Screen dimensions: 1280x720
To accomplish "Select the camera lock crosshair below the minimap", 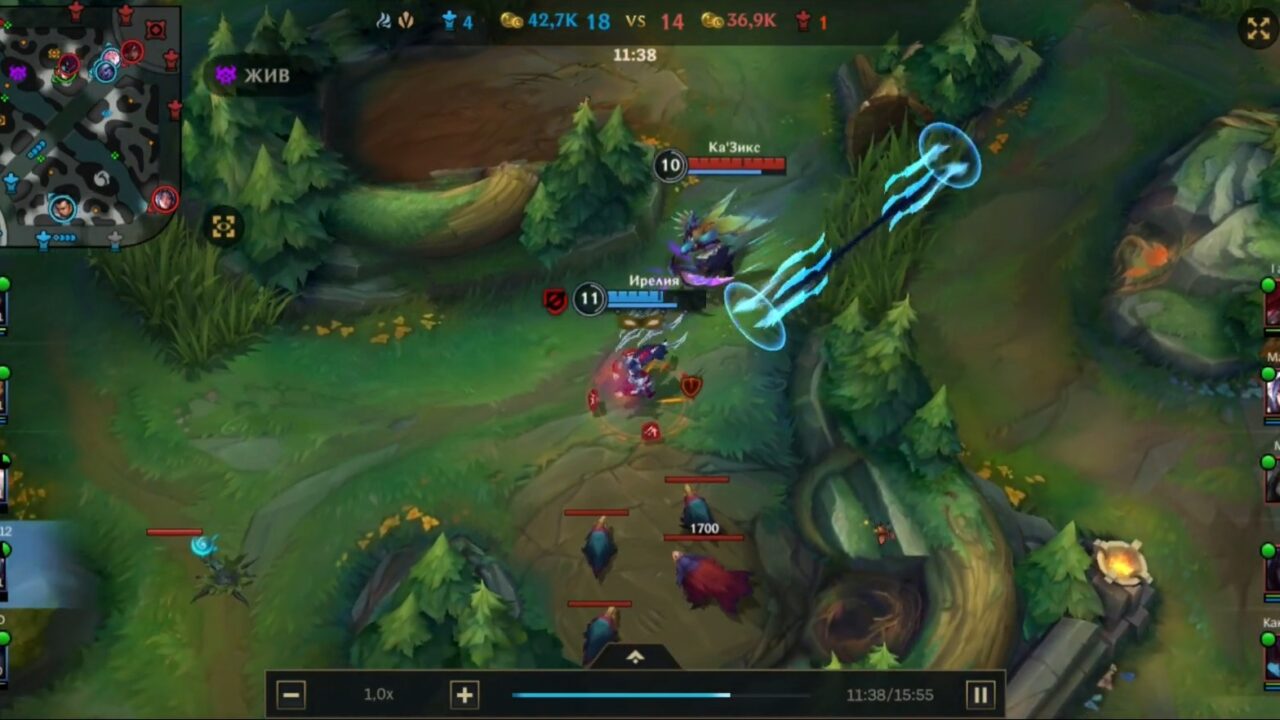I will point(223,227).
